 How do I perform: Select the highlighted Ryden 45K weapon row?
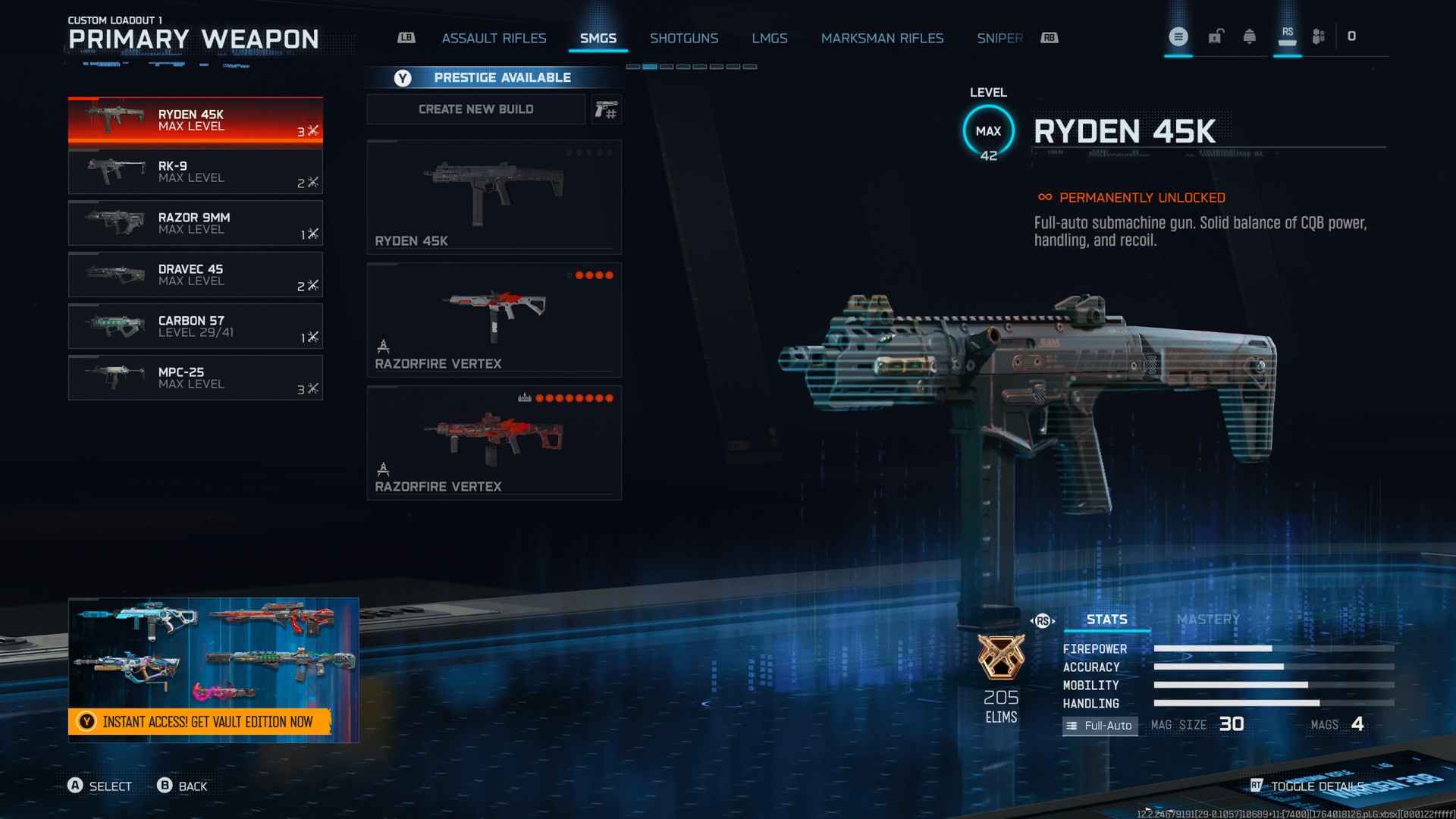coord(195,121)
